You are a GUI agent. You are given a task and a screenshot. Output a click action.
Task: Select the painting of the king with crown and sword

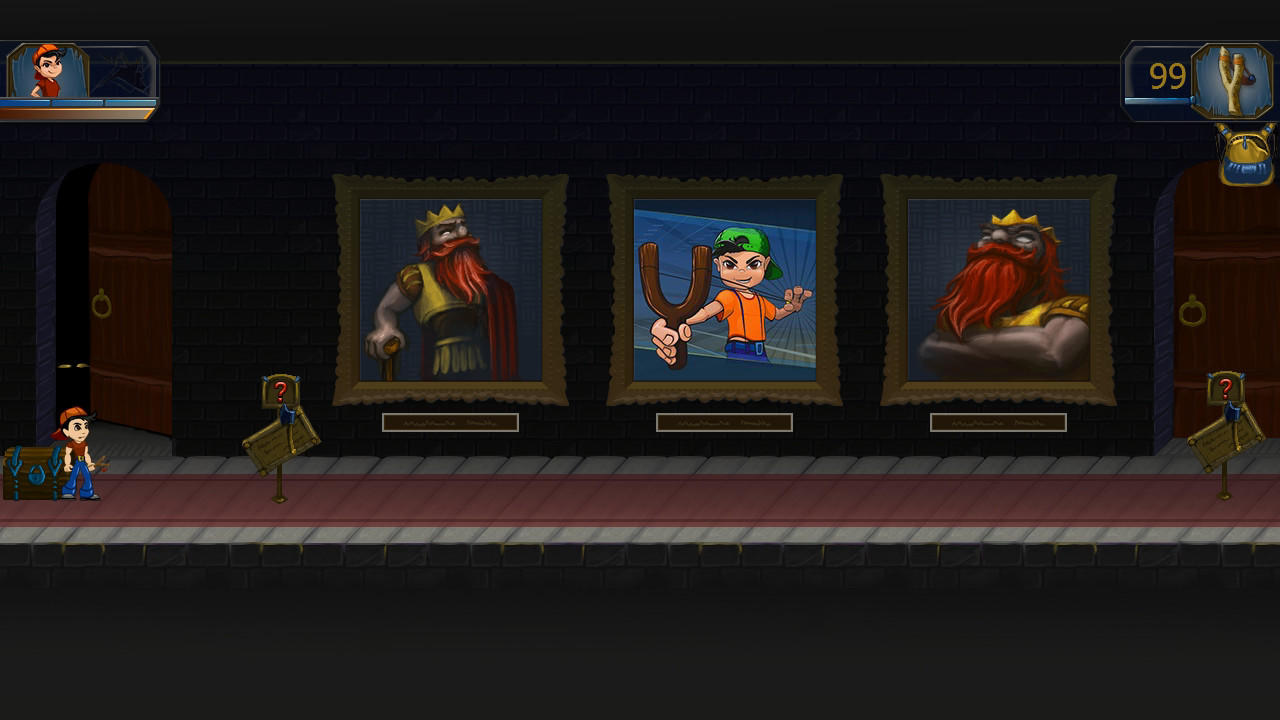click(449, 290)
